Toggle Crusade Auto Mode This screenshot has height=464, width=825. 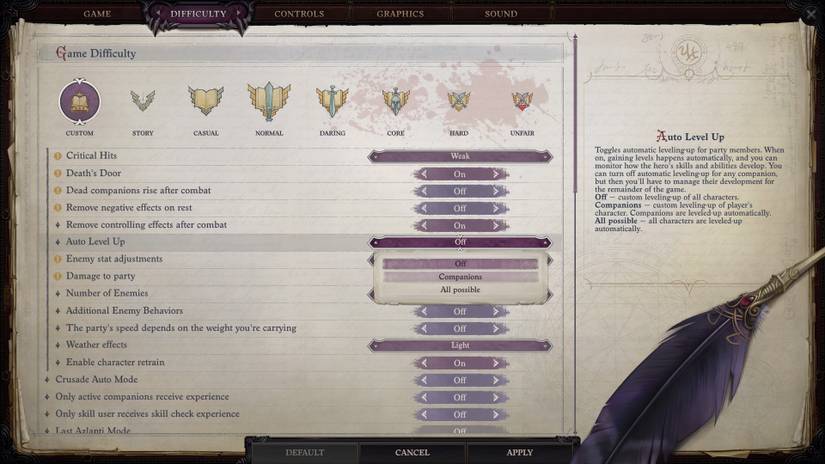pos(460,380)
